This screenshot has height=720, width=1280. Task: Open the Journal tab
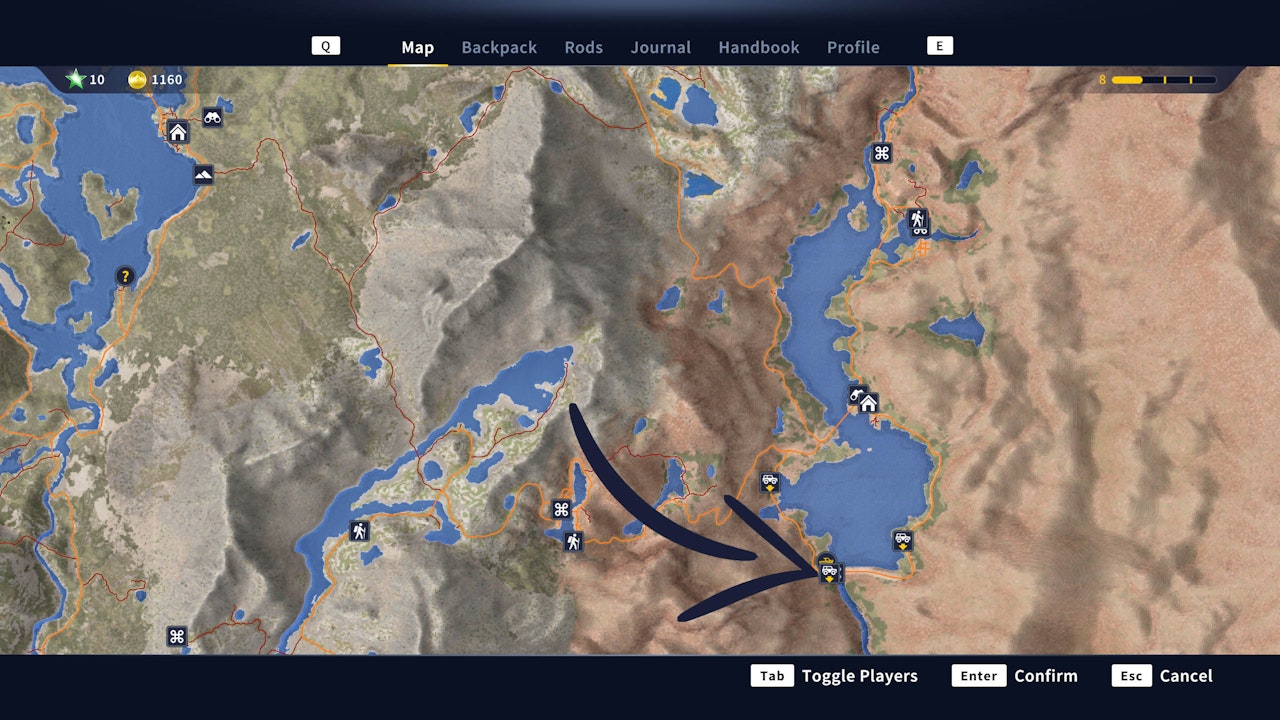point(660,47)
